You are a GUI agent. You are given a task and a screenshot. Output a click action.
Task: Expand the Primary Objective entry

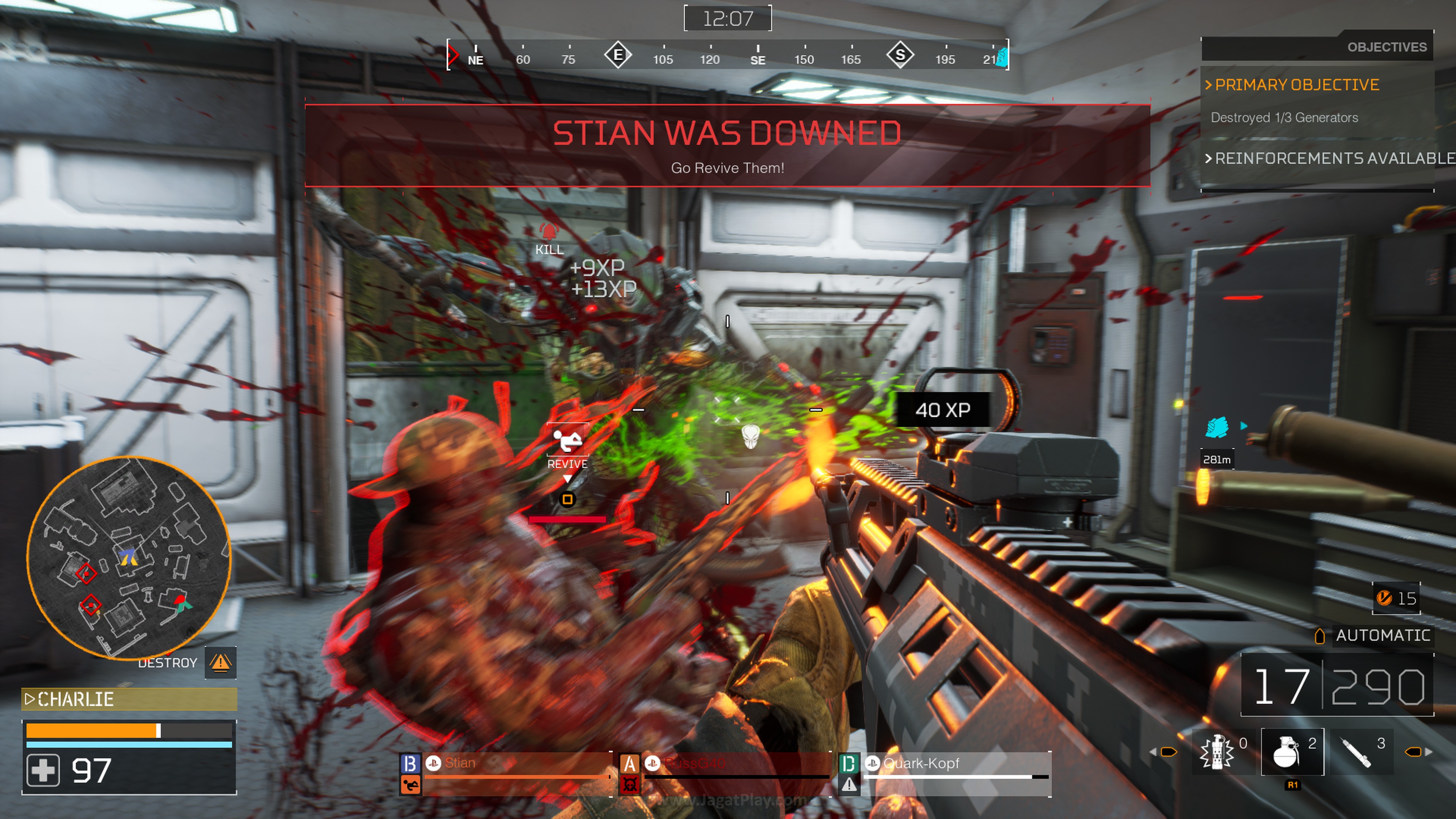tap(1297, 85)
